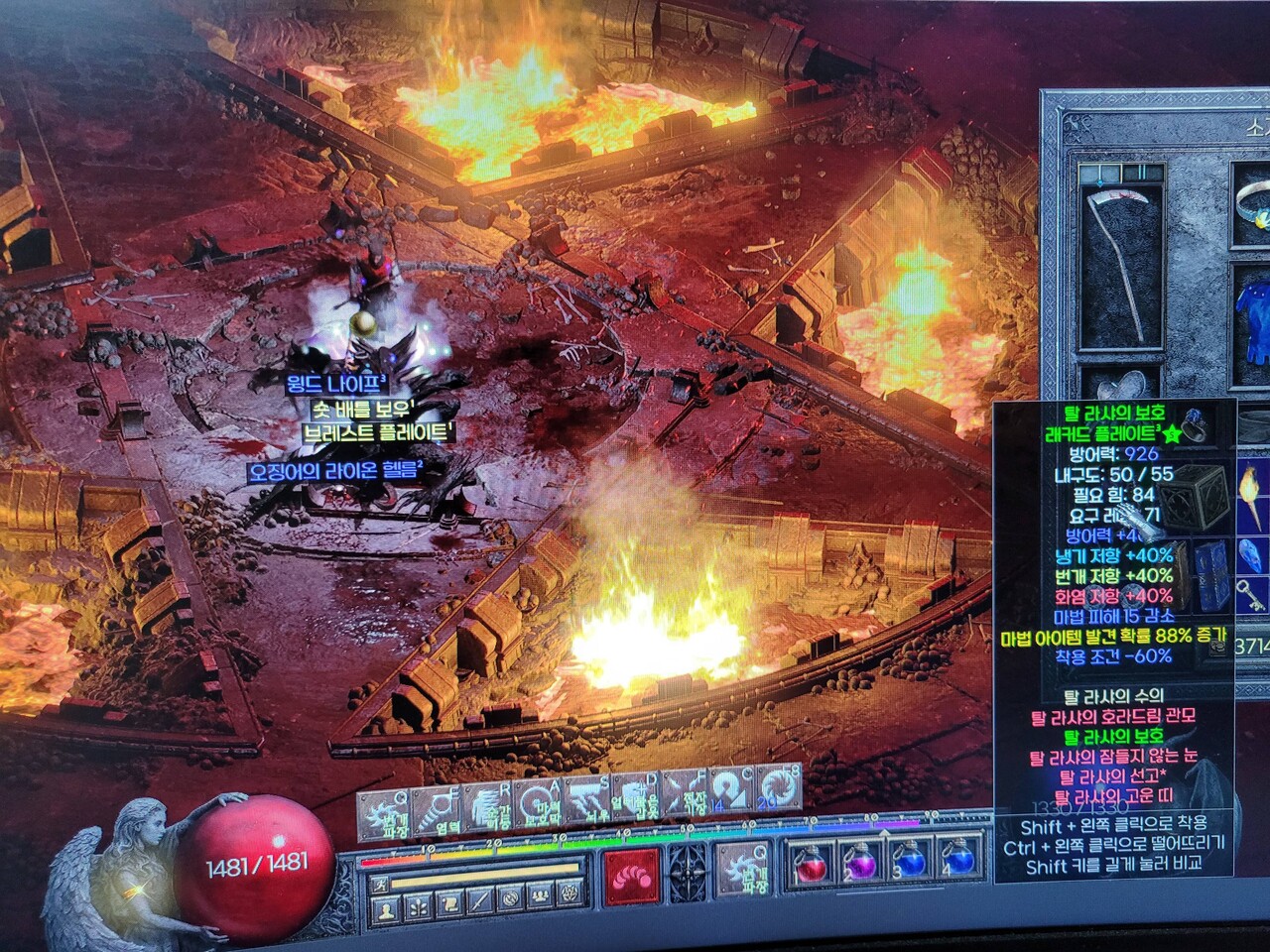Viewport: 1270px width, 952px height.
Task: Activate the 번개 파장 skill hotkey Q
Action: pyautogui.click(x=382, y=816)
